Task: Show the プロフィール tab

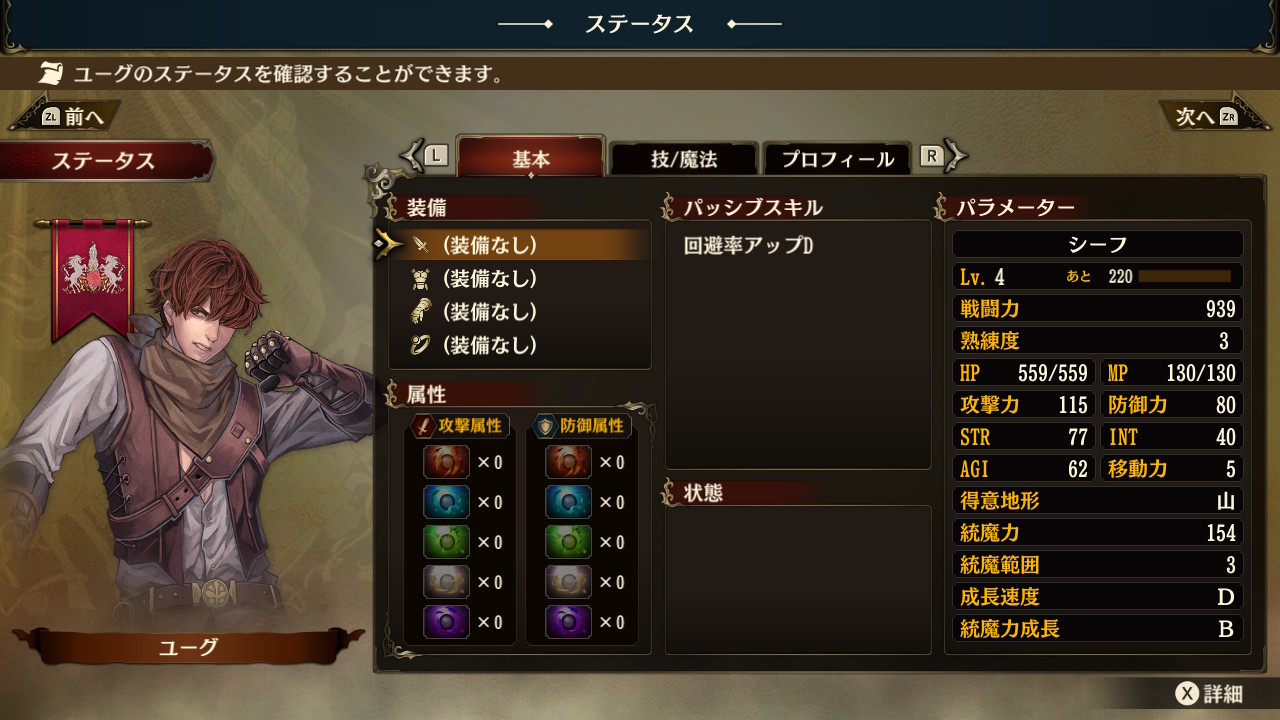Action: [x=837, y=159]
